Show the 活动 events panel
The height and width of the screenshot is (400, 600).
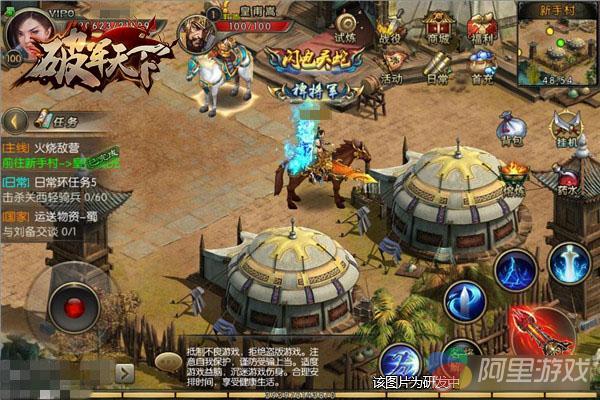(392, 66)
